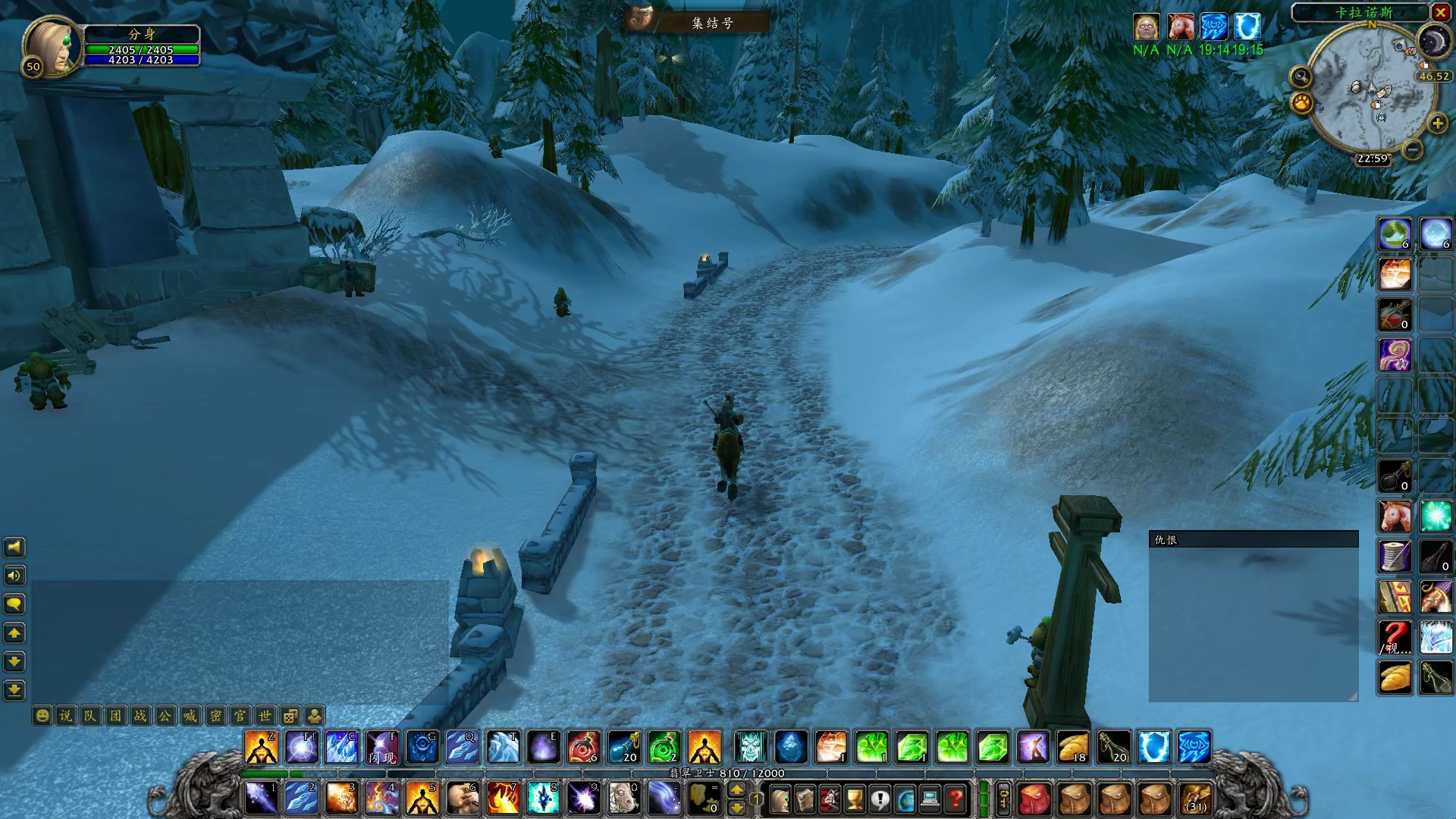Close the minimap with the red X
This screenshot has width=1456, height=819.
1440,12
